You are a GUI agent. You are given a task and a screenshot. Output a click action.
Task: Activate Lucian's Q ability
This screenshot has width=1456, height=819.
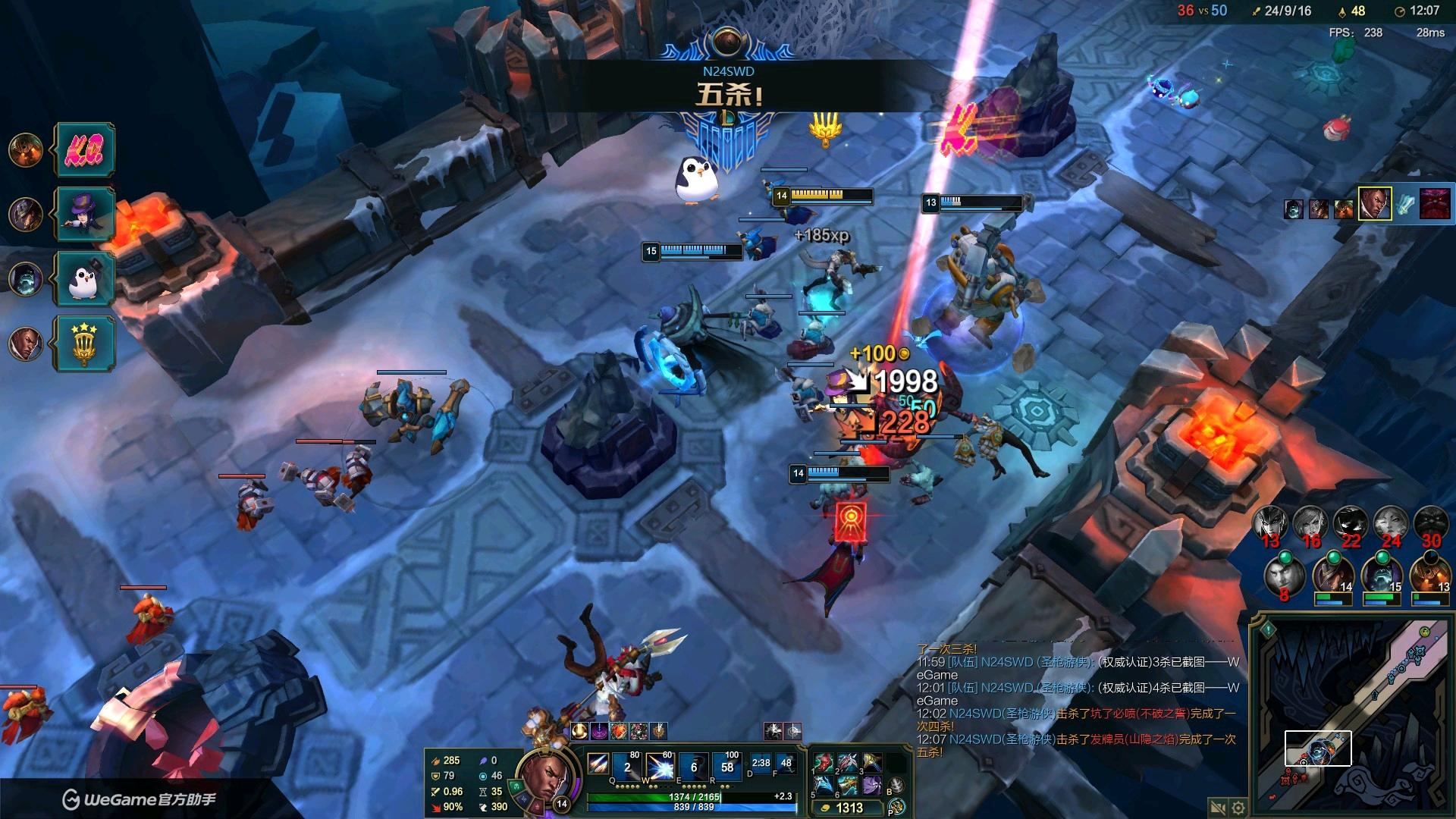pyautogui.click(x=627, y=767)
